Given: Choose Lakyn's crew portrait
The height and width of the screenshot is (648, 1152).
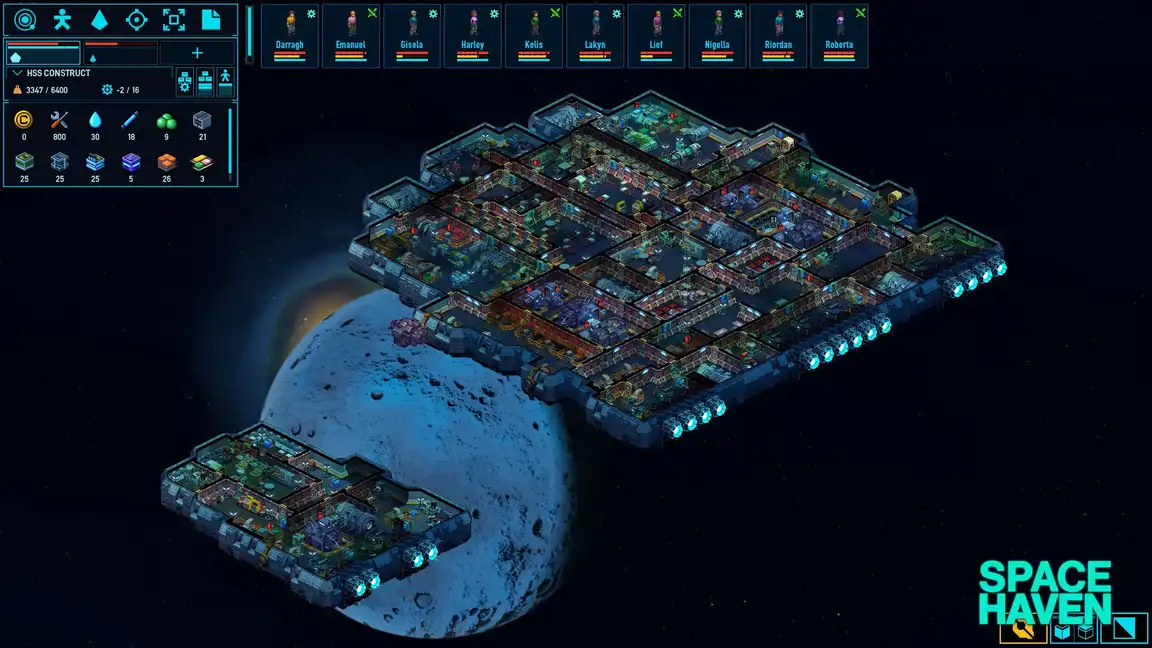Looking at the screenshot, I should coord(595,35).
